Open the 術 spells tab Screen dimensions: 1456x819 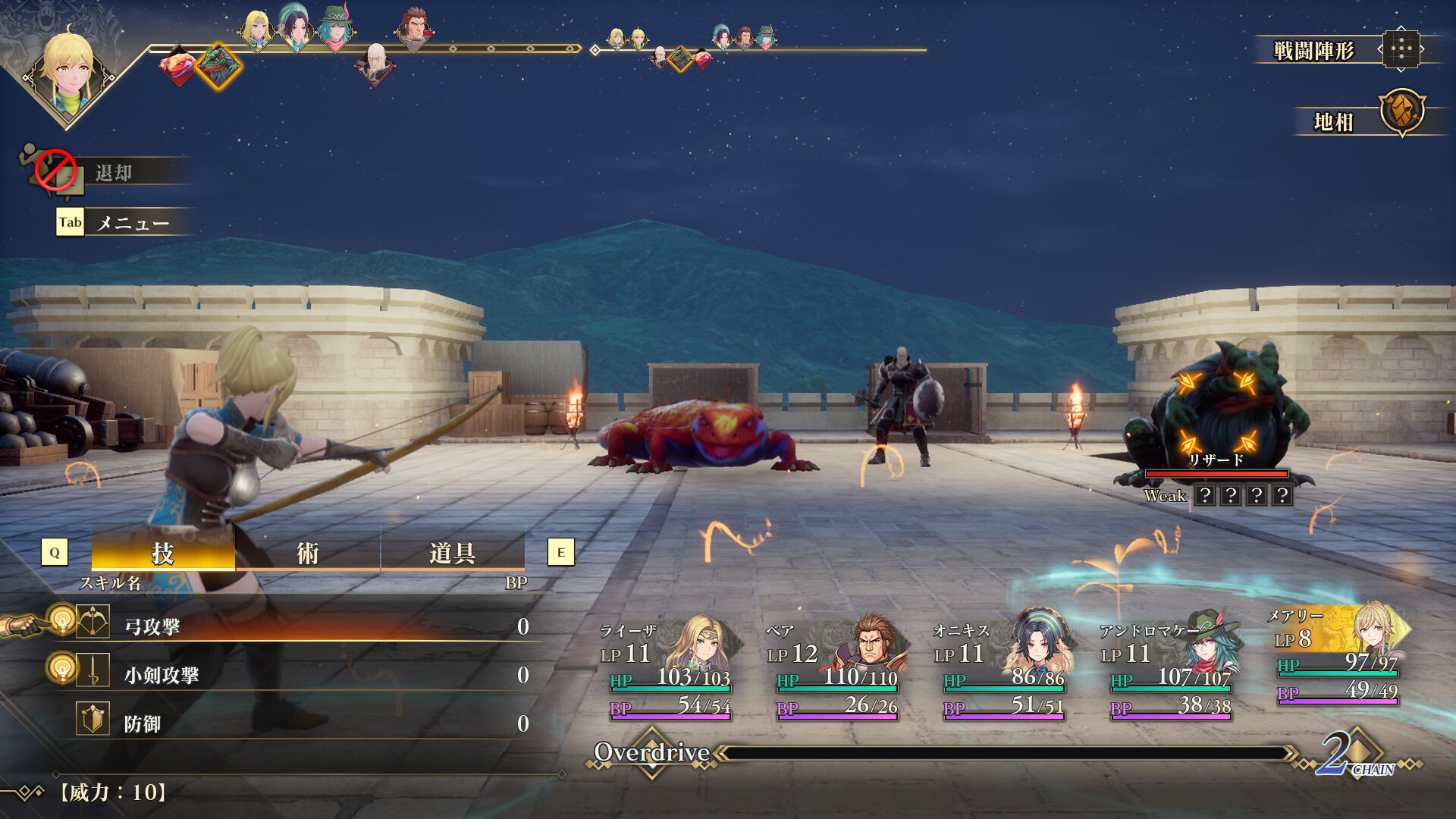pos(307,553)
